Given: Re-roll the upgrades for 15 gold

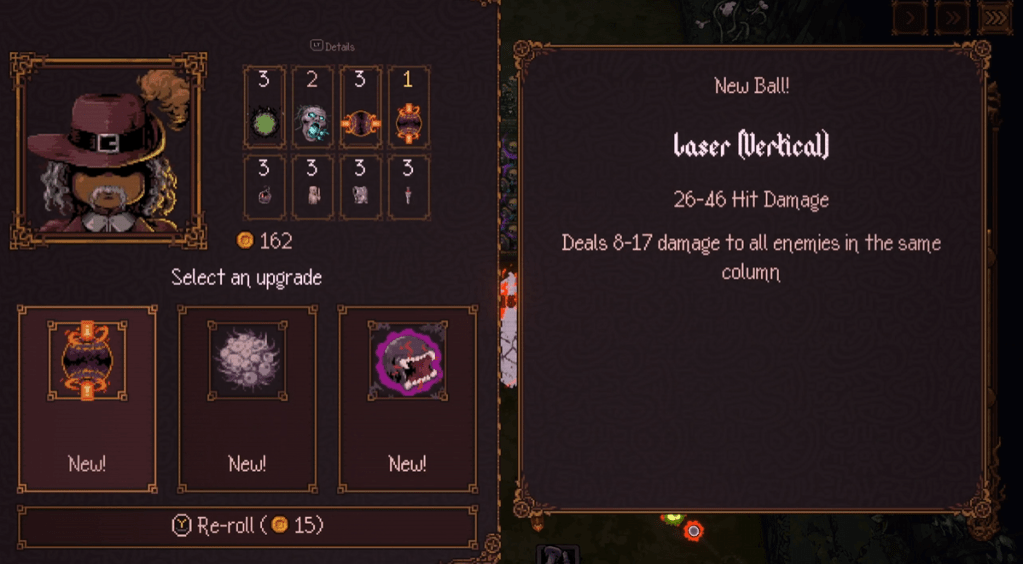Looking at the screenshot, I should tap(247, 526).
